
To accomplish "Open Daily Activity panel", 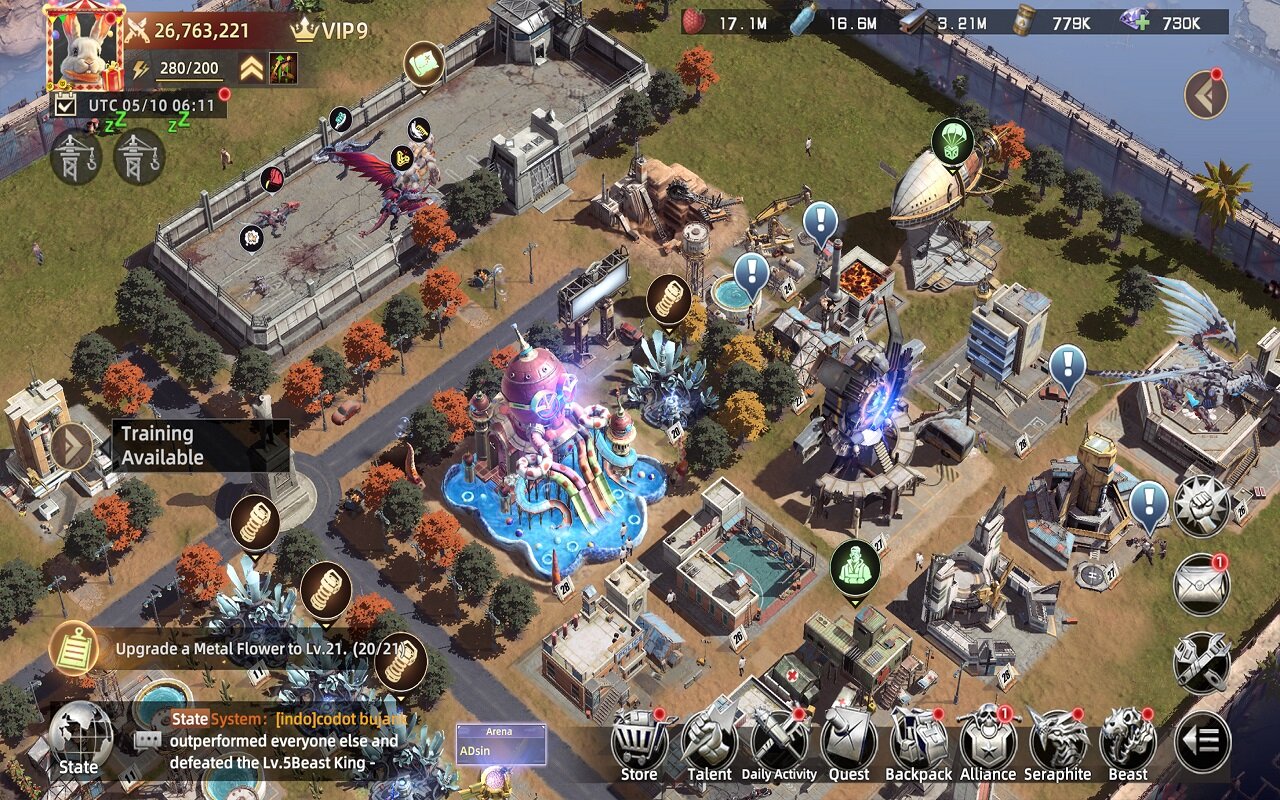I will click(779, 744).
